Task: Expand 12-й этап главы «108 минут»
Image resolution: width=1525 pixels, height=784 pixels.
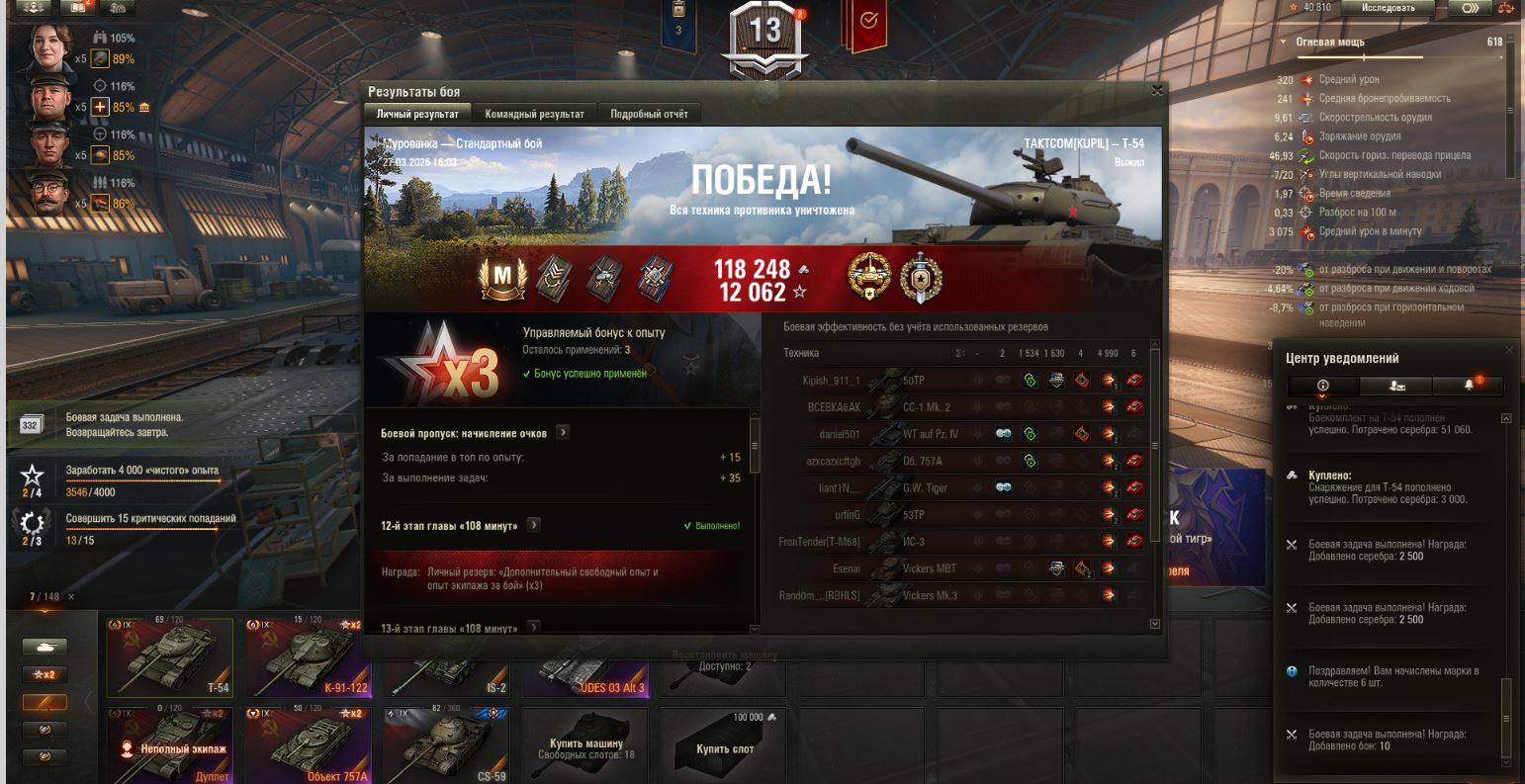Action: coord(534,525)
